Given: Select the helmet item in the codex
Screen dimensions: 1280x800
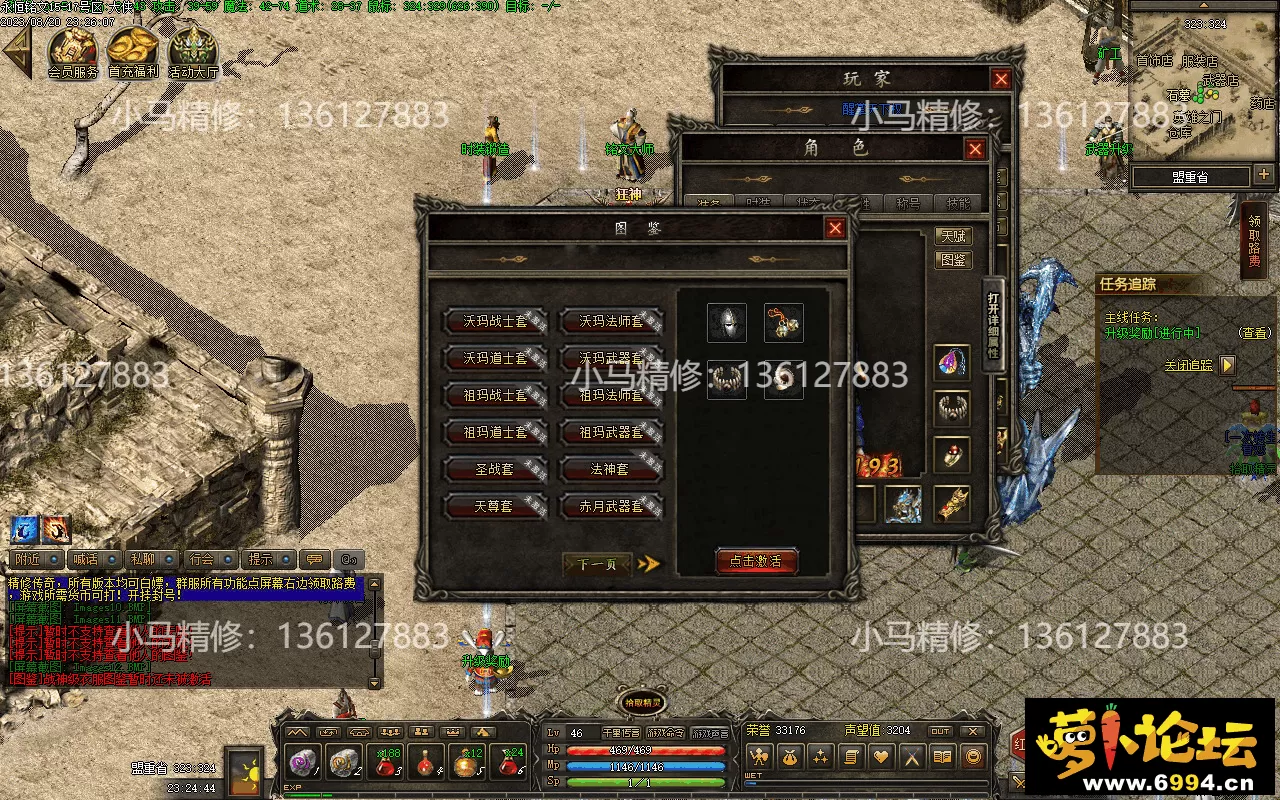Looking at the screenshot, I should click(726, 322).
